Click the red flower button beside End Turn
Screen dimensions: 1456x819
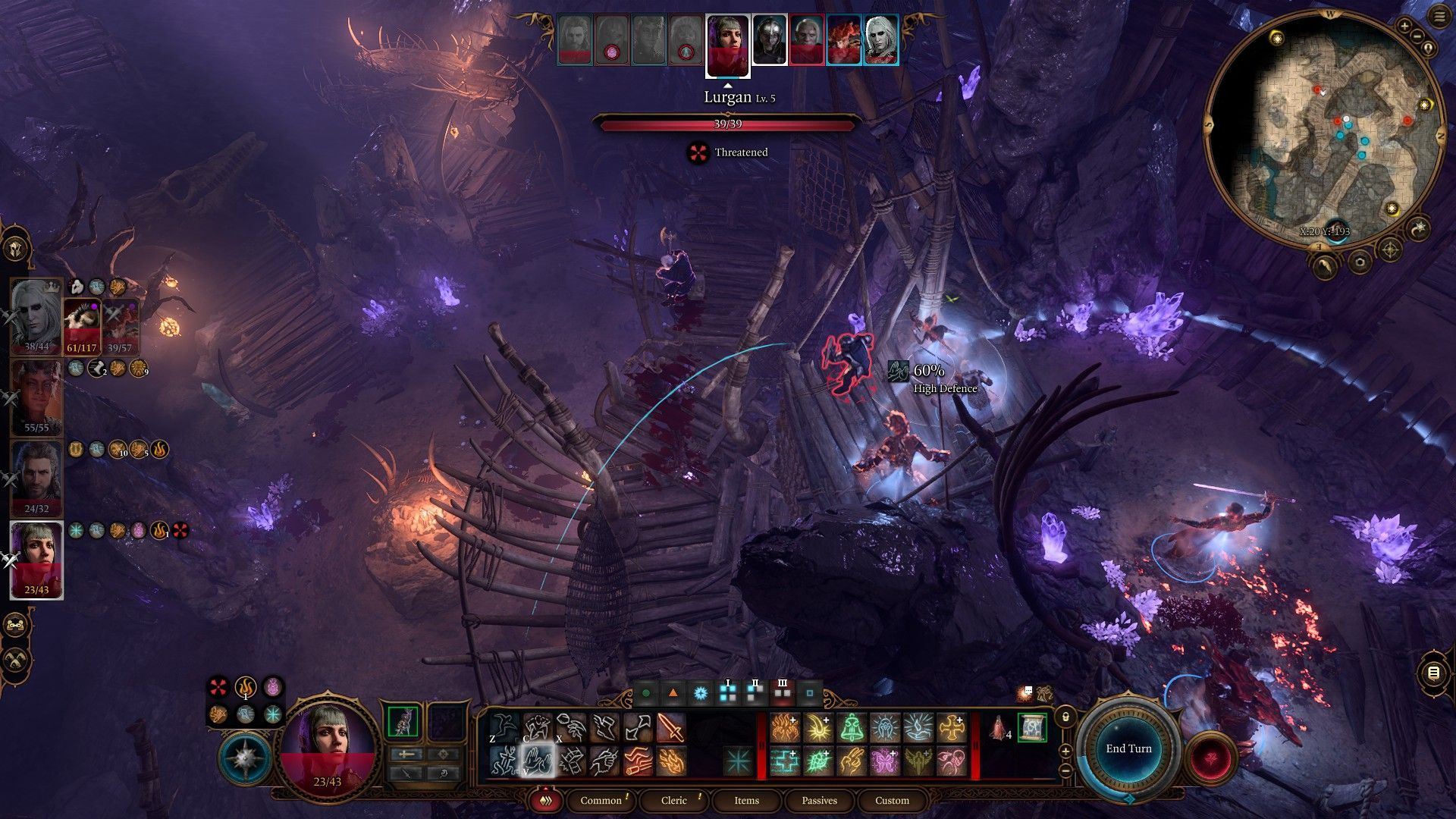pyautogui.click(x=1211, y=757)
